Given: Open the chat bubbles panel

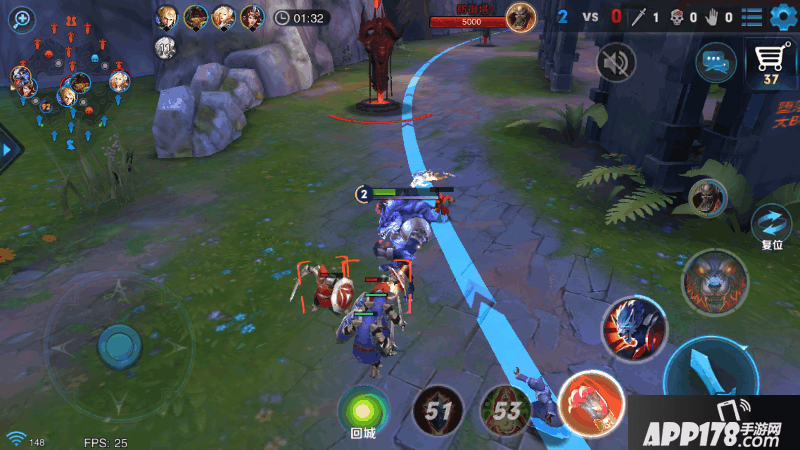Looking at the screenshot, I should [x=715, y=62].
